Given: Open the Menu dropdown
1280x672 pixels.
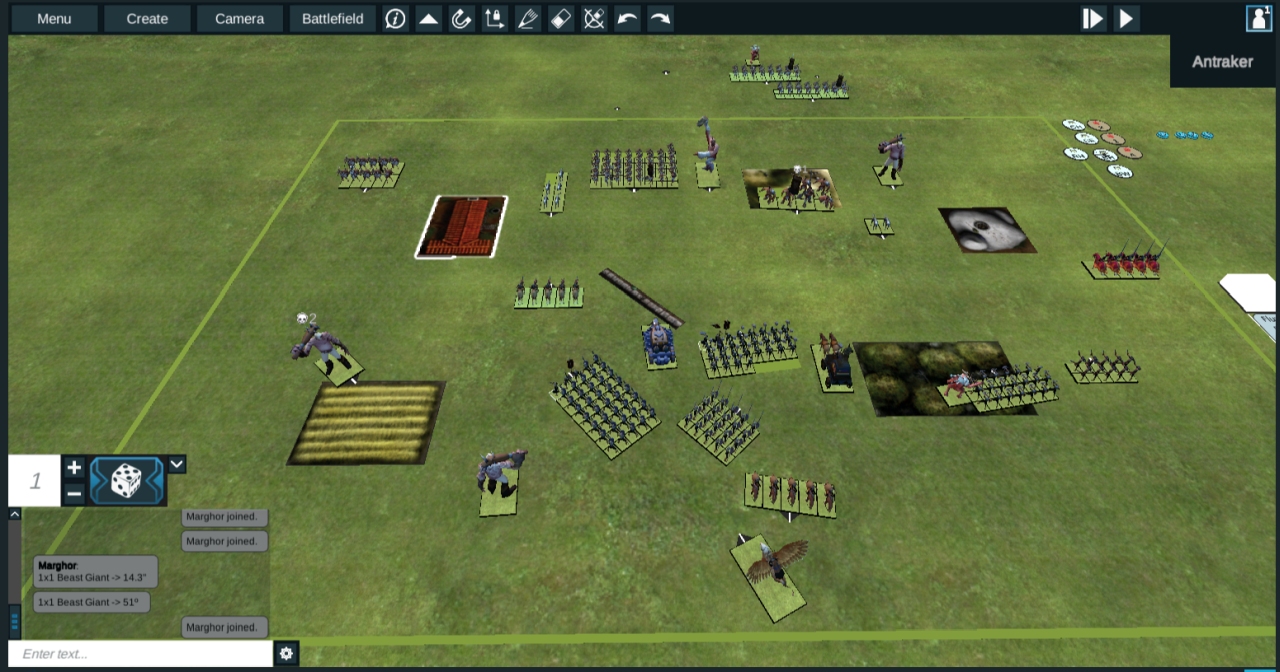Looking at the screenshot, I should pos(54,18).
